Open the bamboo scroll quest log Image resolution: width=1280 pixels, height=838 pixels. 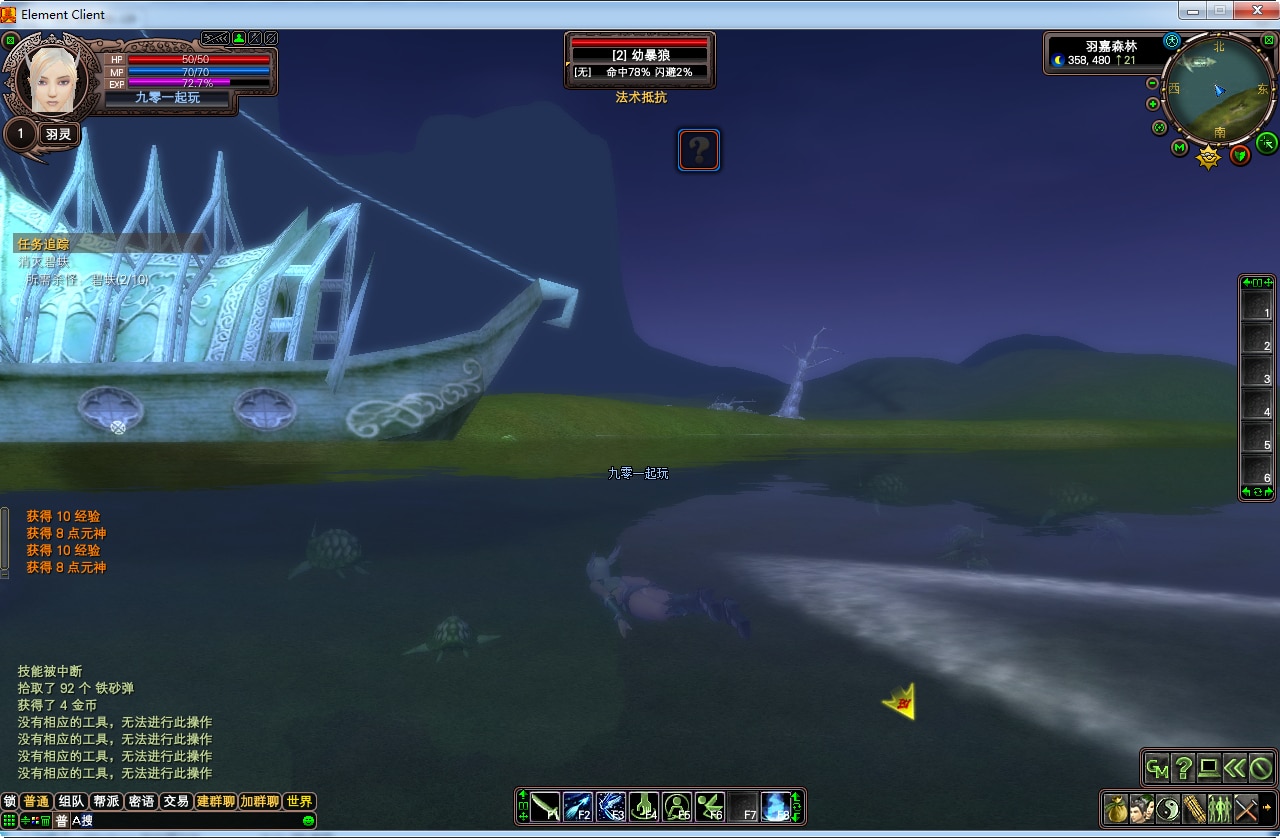(x=1194, y=807)
